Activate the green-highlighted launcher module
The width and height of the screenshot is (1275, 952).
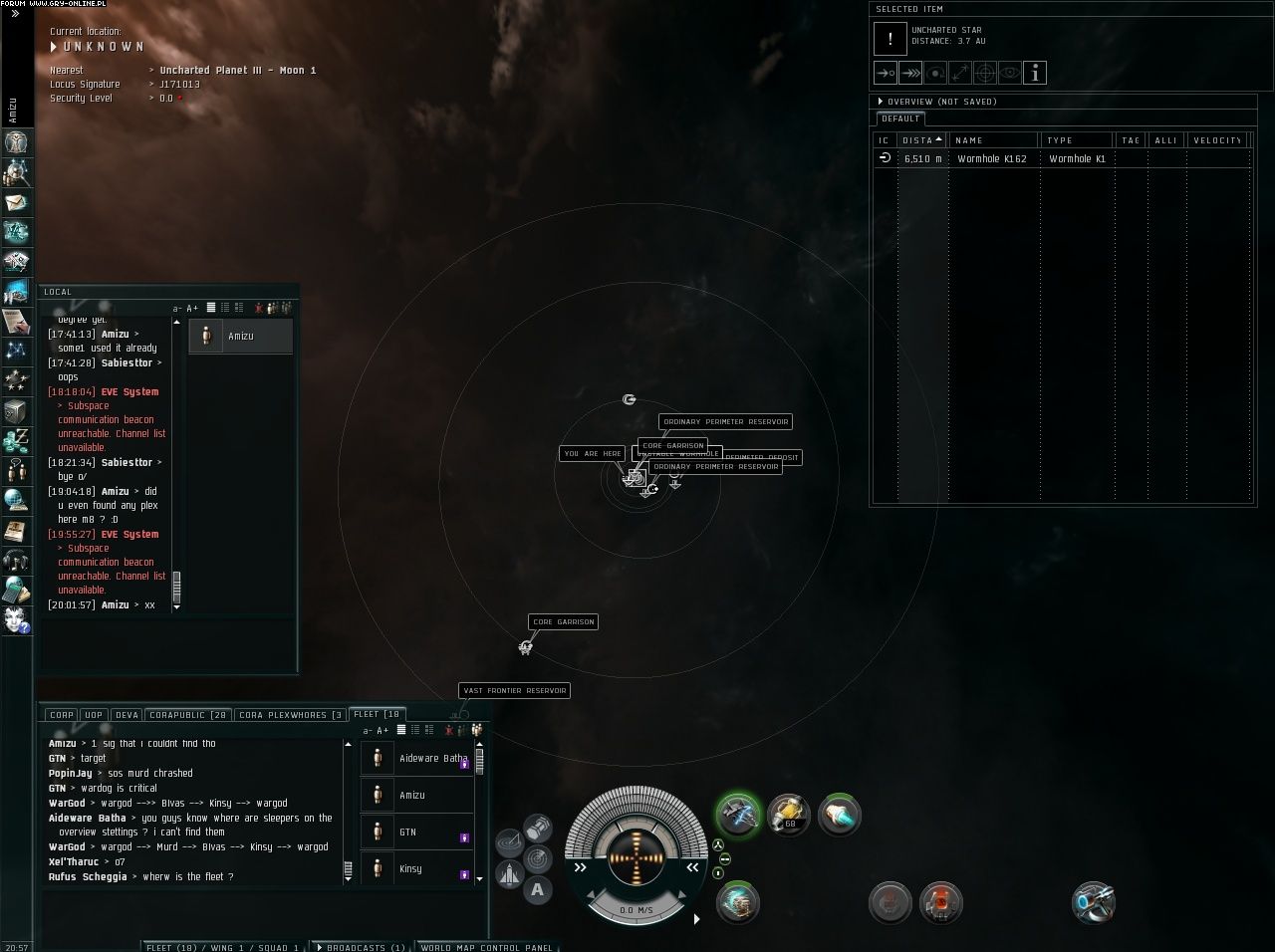(738, 815)
